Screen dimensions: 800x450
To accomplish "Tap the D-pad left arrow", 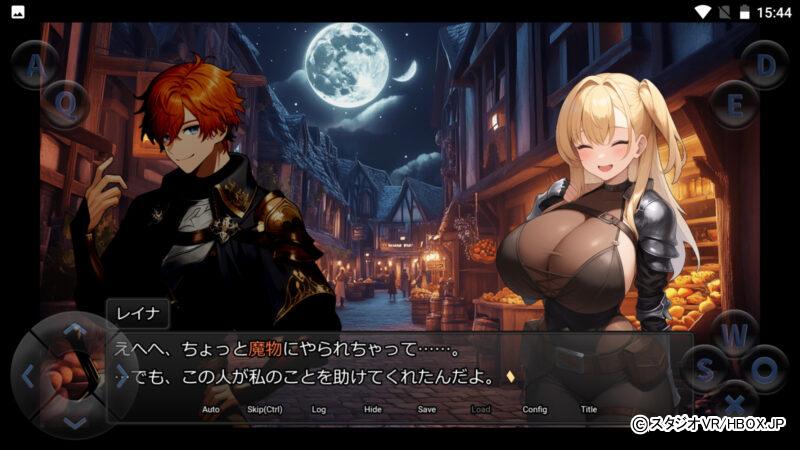I will coord(28,377).
